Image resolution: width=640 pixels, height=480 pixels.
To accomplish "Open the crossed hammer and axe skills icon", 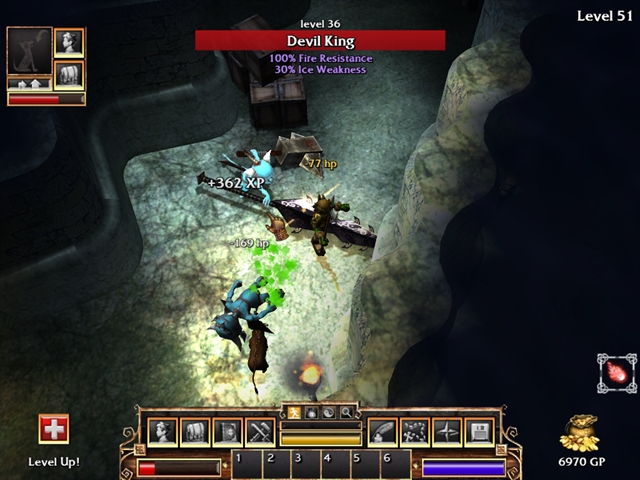I will (260, 432).
